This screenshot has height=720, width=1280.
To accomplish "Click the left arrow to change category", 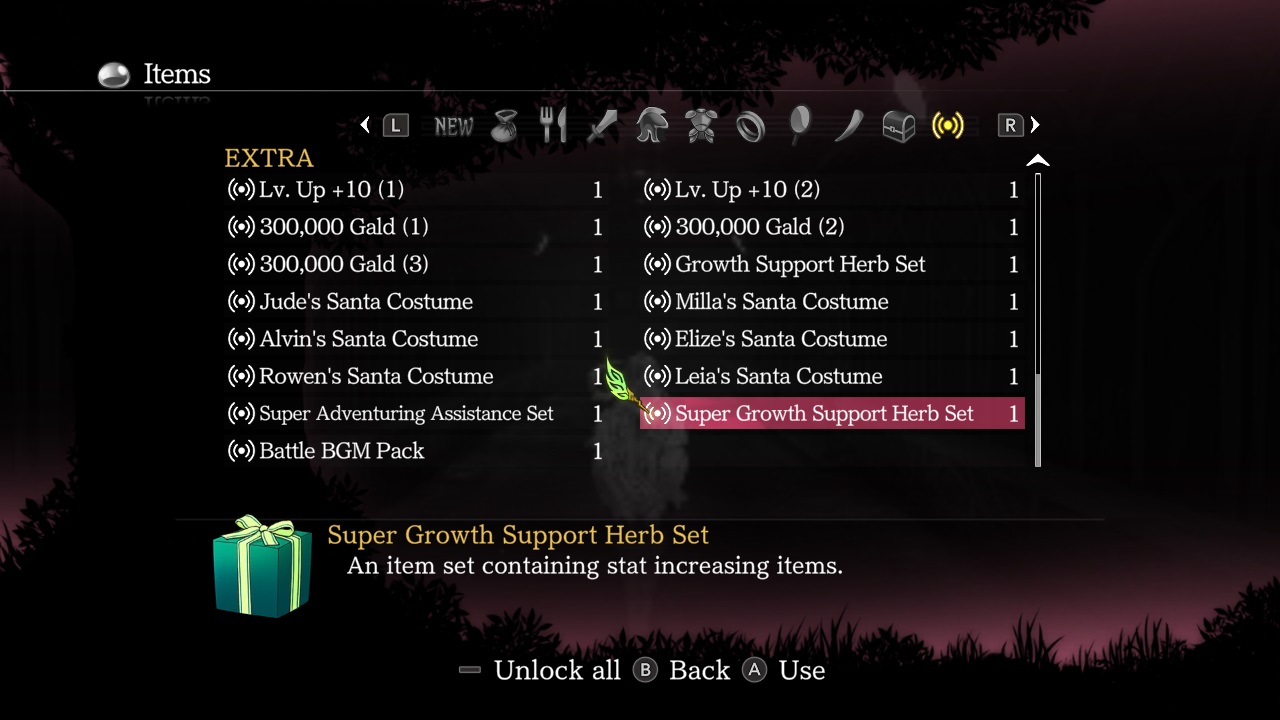I will point(365,125).
